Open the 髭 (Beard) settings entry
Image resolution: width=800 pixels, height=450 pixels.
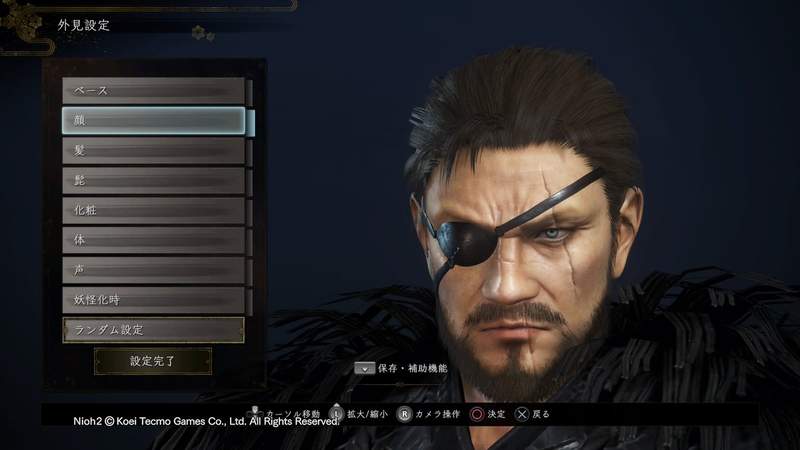(154, 181)
